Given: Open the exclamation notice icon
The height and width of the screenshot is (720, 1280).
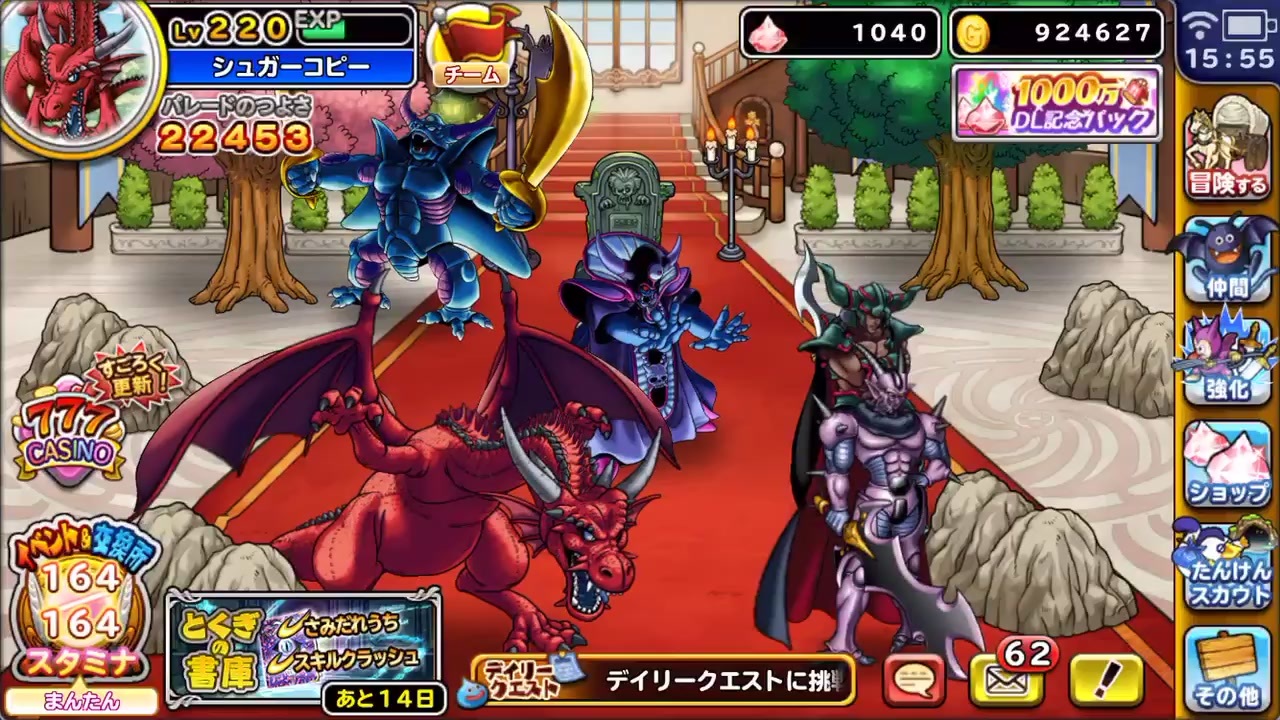Looking at the screenshot, I should click(1100, 677).
